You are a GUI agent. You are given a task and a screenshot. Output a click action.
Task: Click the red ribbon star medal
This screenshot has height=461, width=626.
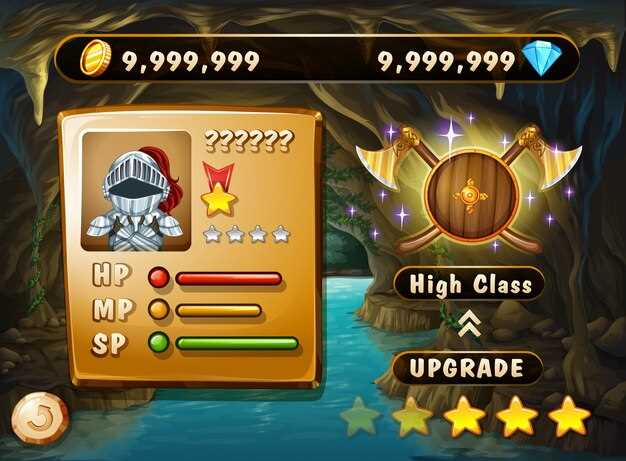click(218, 189)
